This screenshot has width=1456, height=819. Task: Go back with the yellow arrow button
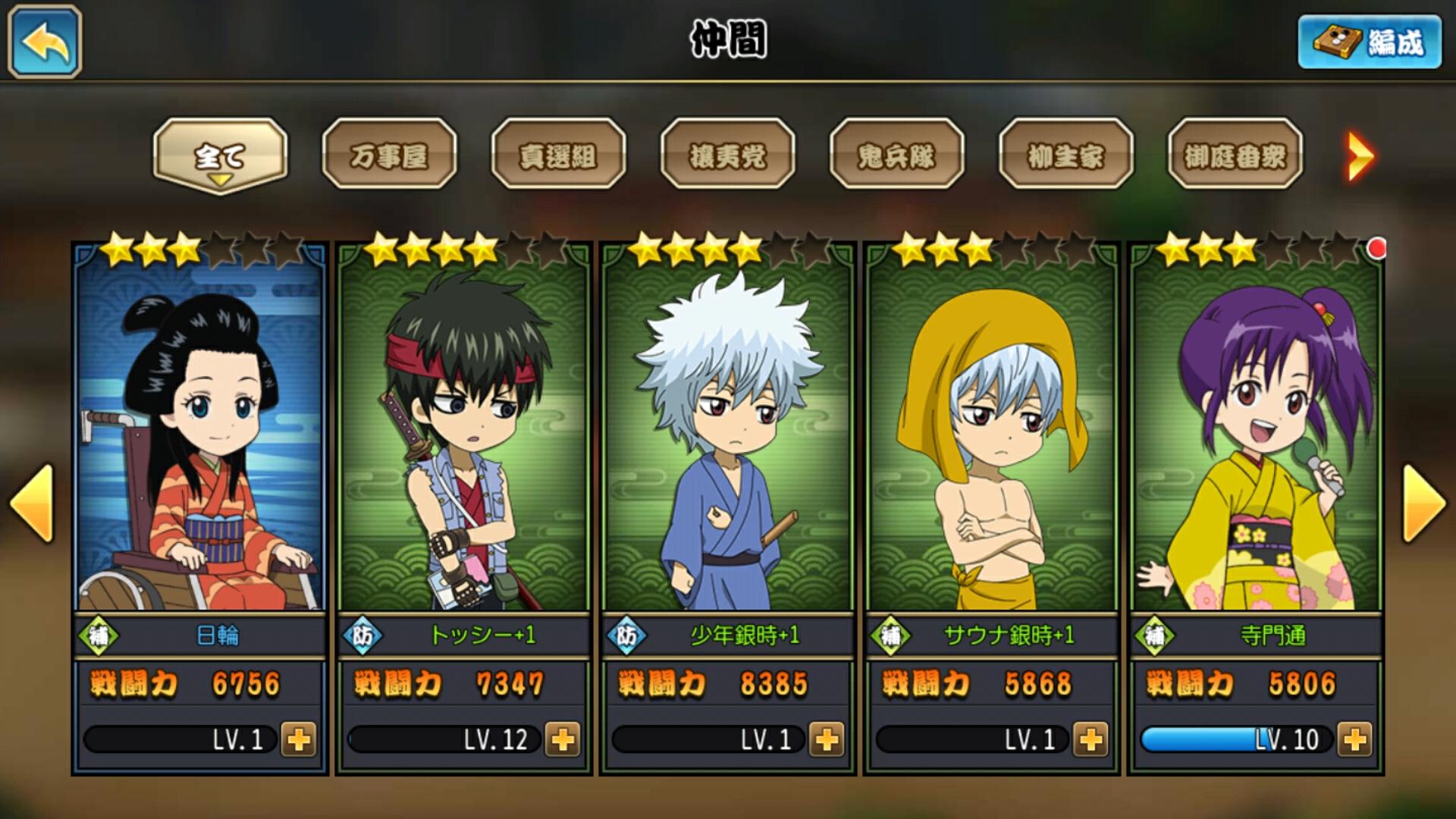pos(45,42)
